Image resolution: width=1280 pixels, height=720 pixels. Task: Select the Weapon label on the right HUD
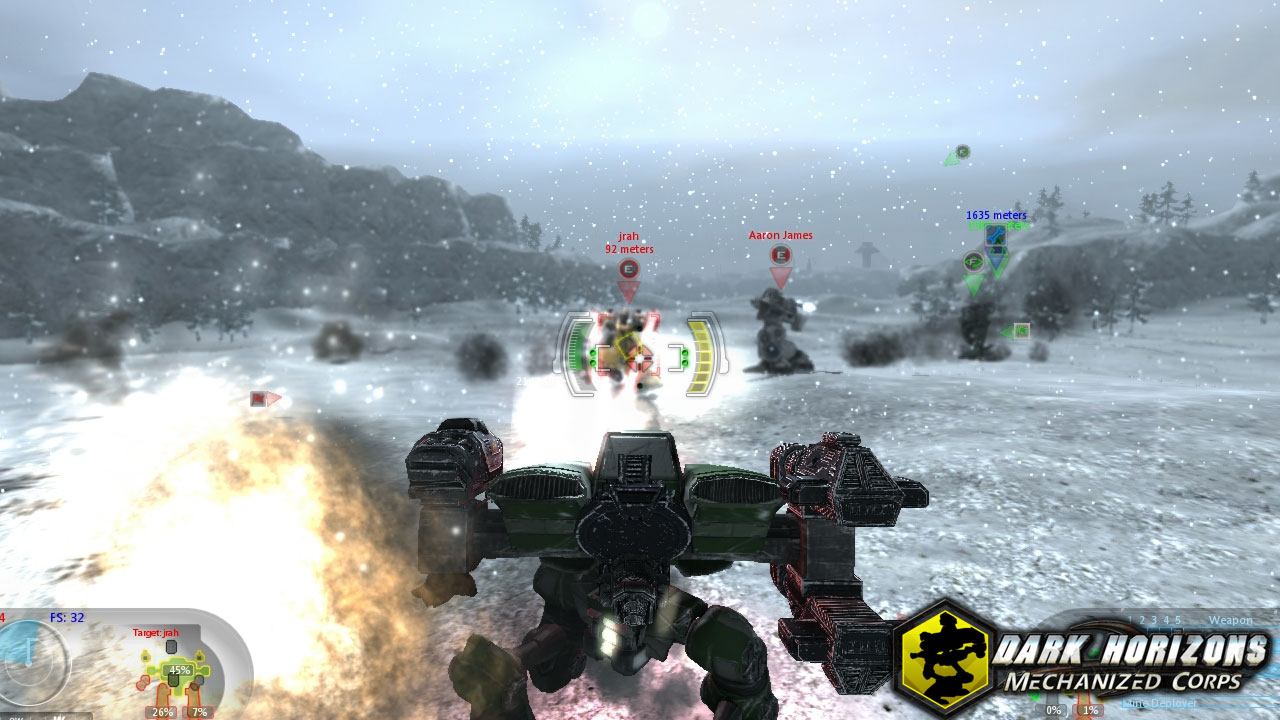(1232, 621)
